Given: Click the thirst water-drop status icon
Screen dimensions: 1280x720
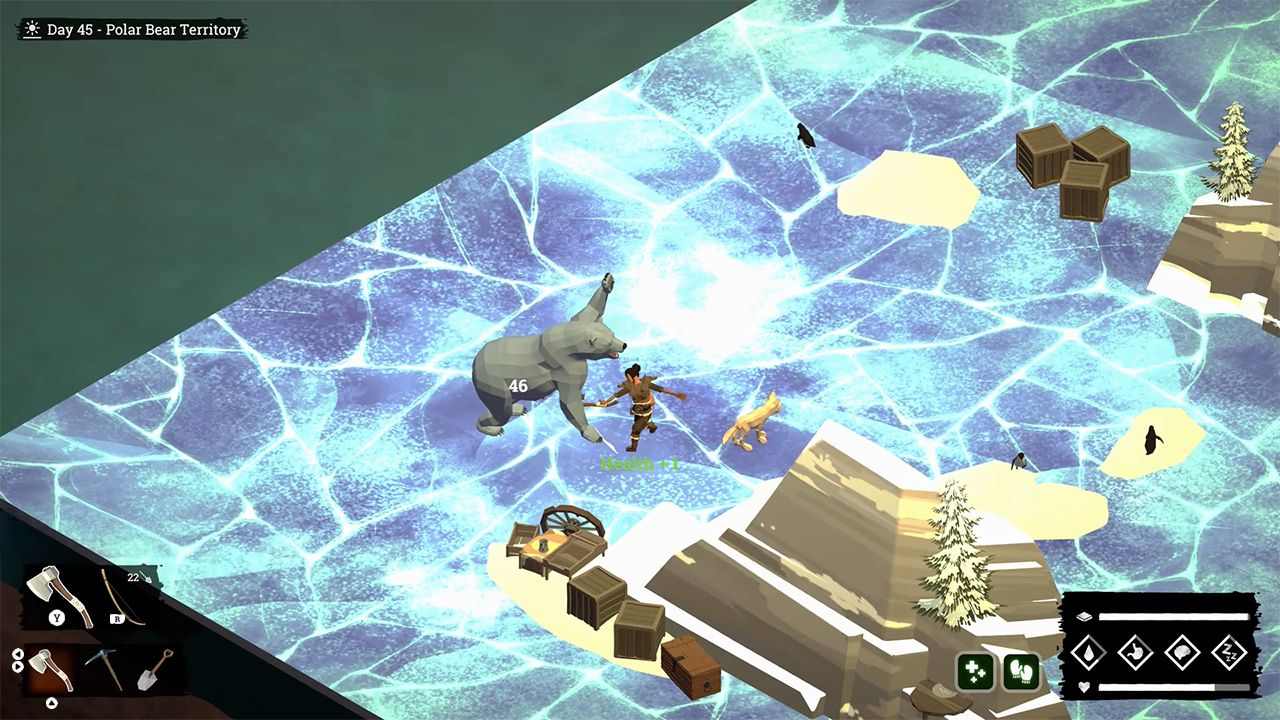Looking at the screenshot, I should [1089, 651].
